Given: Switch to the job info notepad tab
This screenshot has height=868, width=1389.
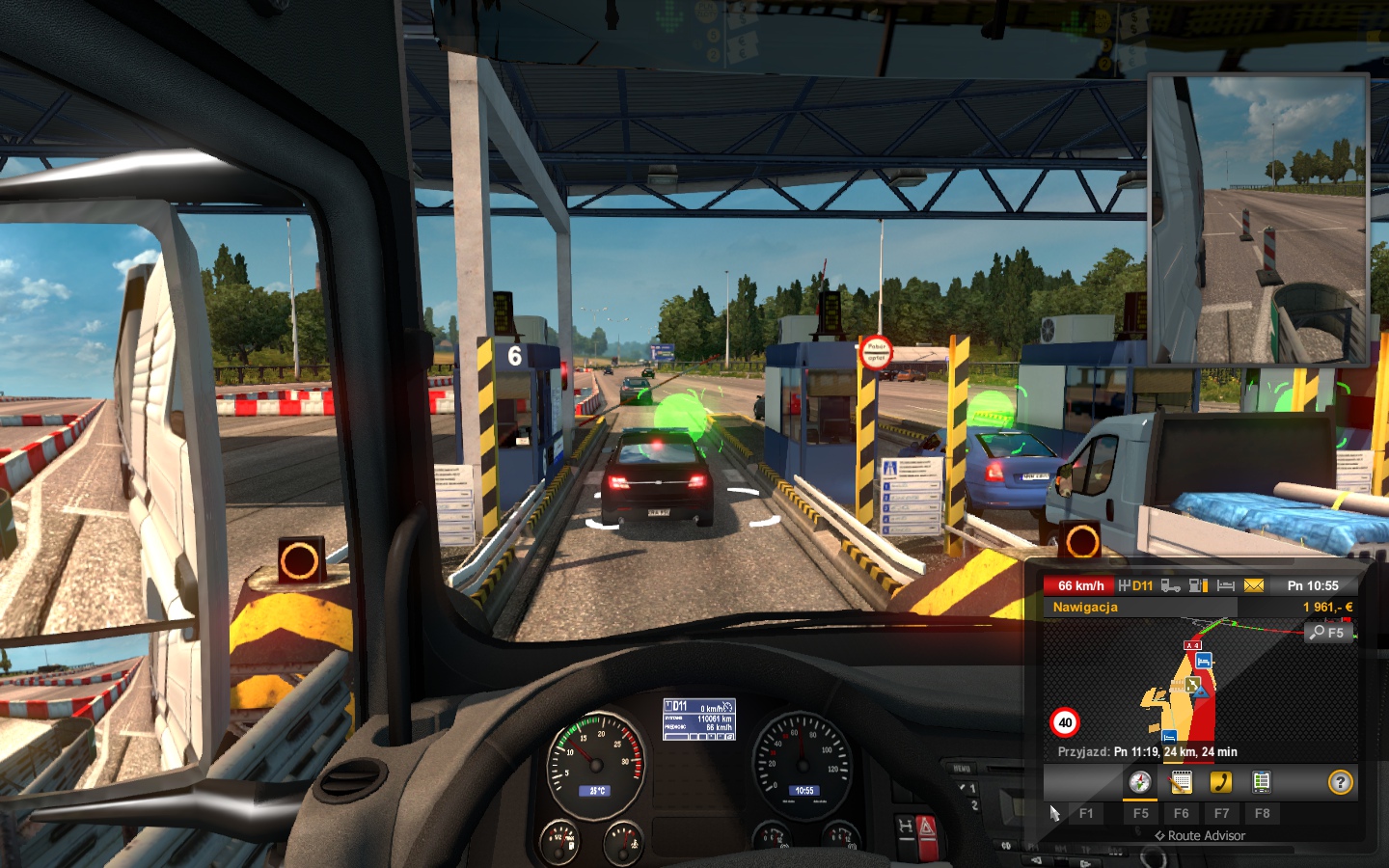Looking at the screenshot, I should (1181, 782).
